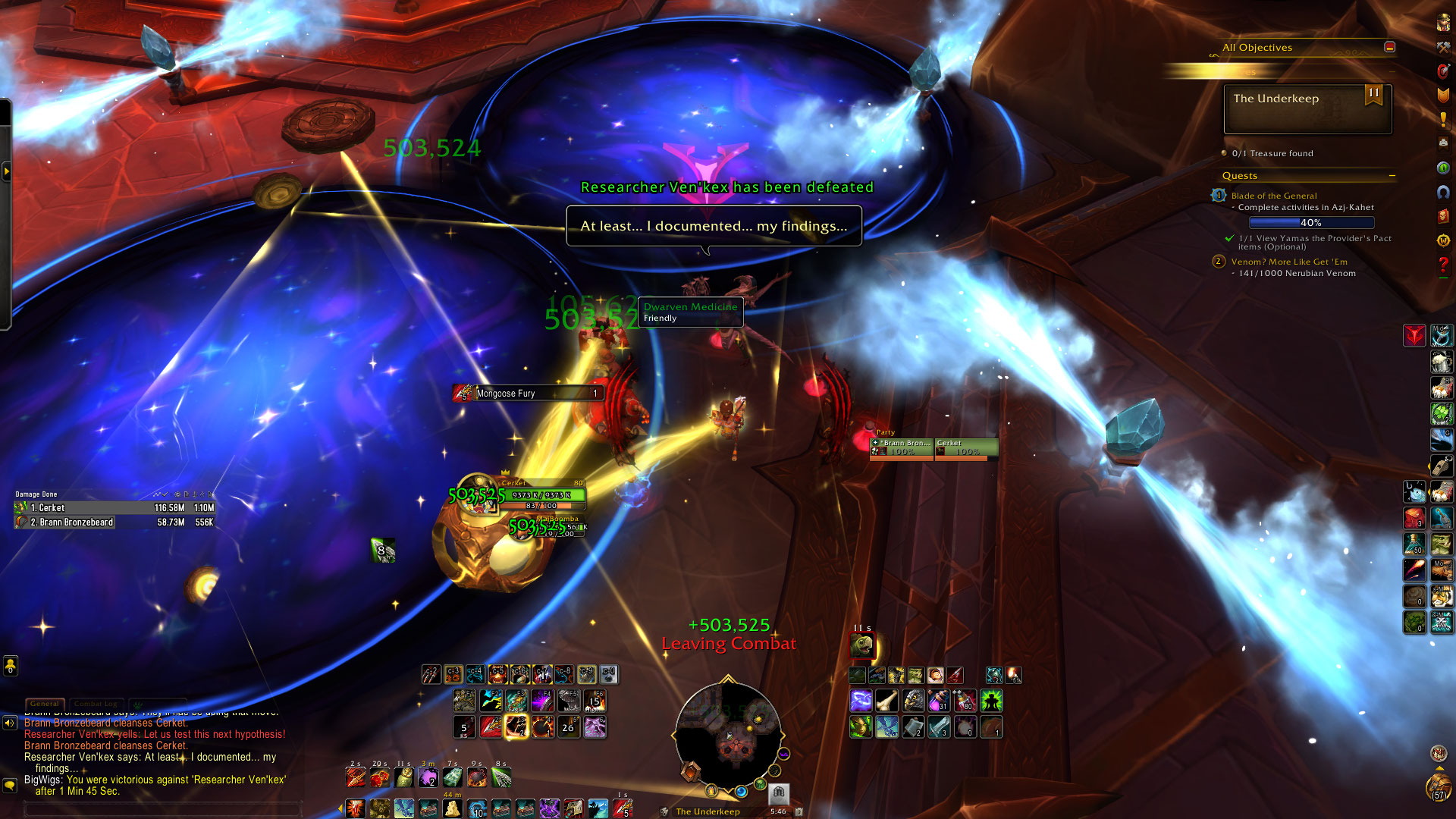Open the Venom? More Like Get 'Em quest
The height and width of the screenshot is (819, 1456).
coord(1289,262)
